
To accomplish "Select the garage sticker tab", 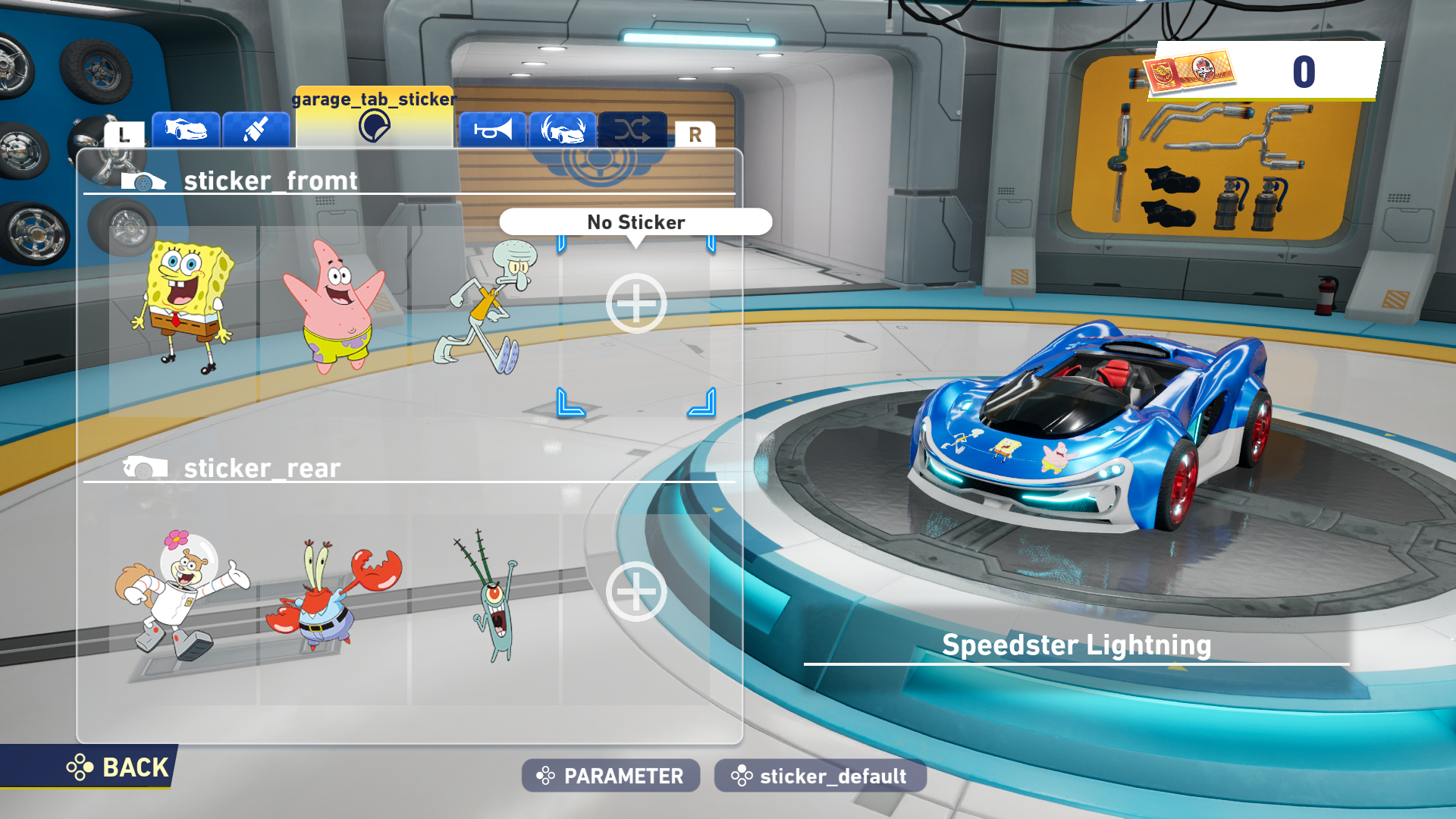I will (374, 120).
